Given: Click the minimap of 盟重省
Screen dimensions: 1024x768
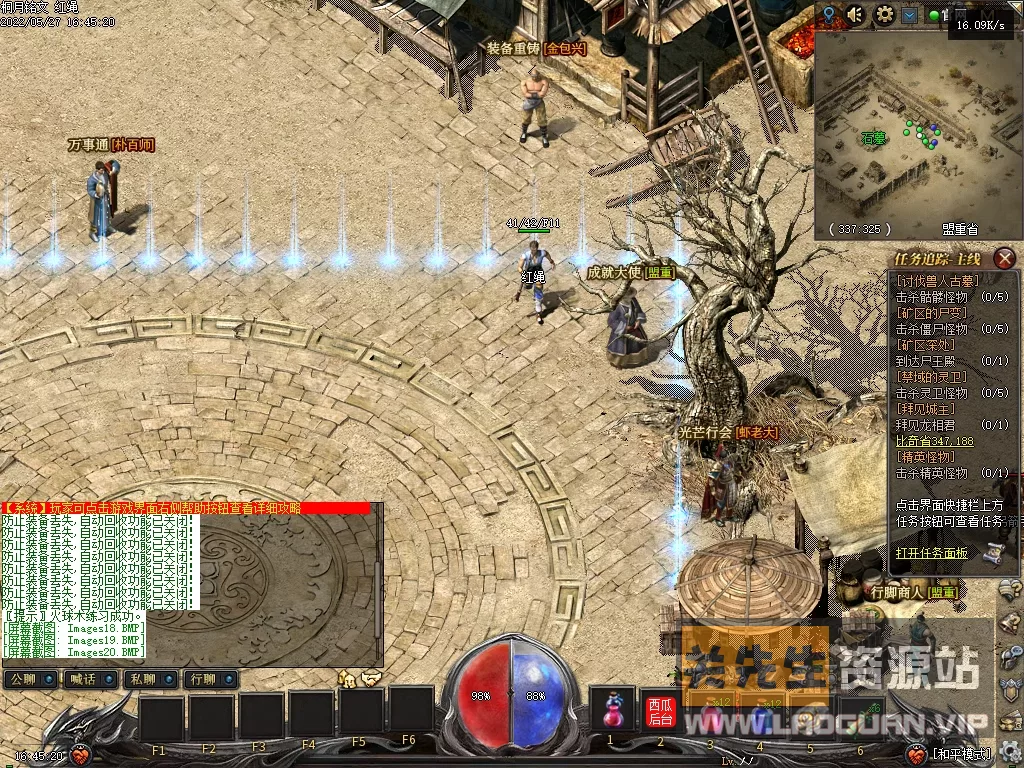Looking at the screenshot, I should (x=915, y=130).
